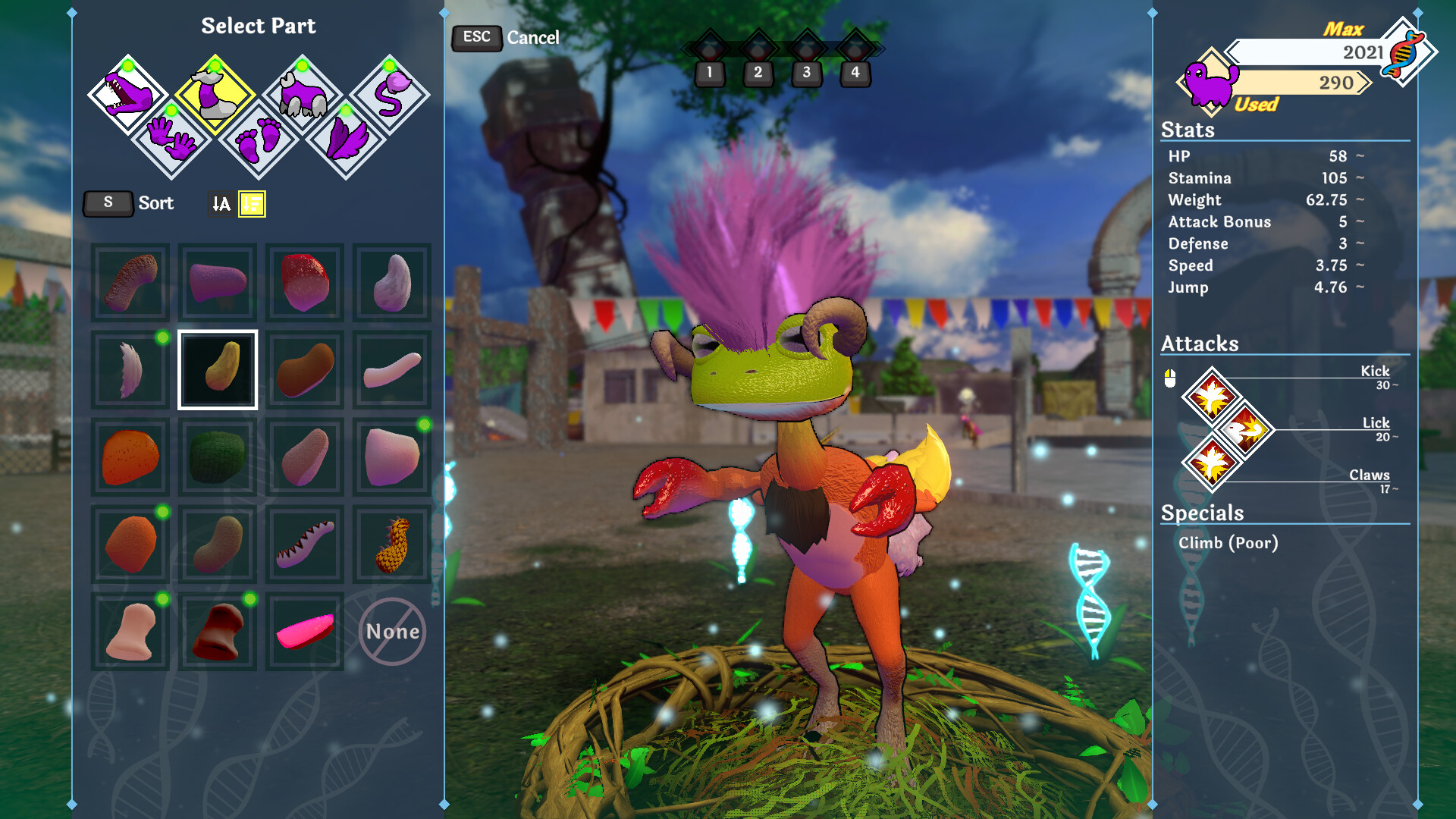Select the Lick attack icon
The width and height of the screenshot is (1456, 819).
pos(1244,430)
